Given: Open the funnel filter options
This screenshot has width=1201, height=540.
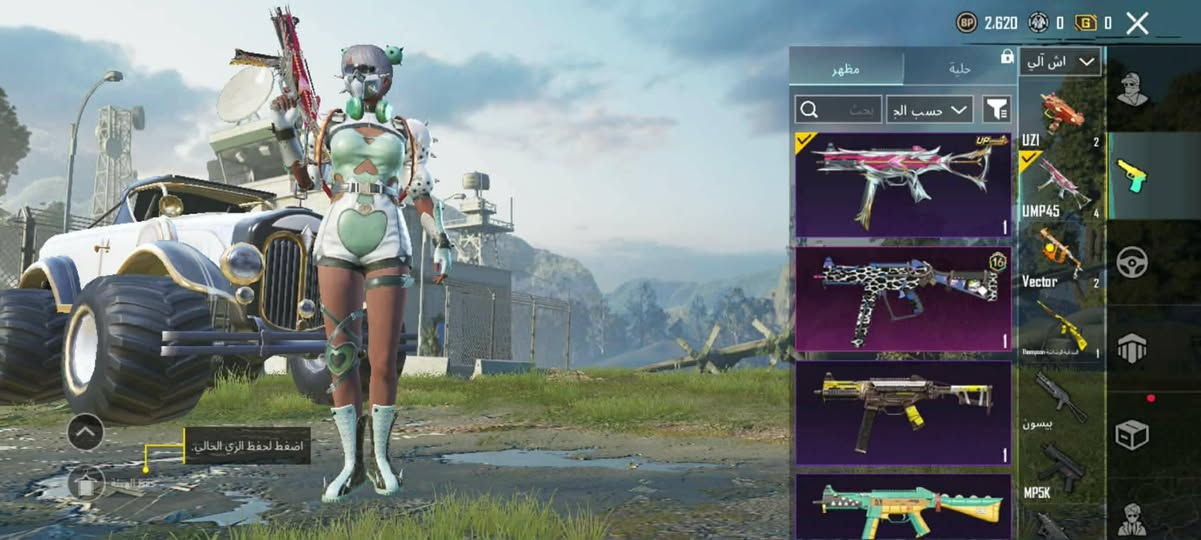Looking at the screenshot, I should [996, 109].
